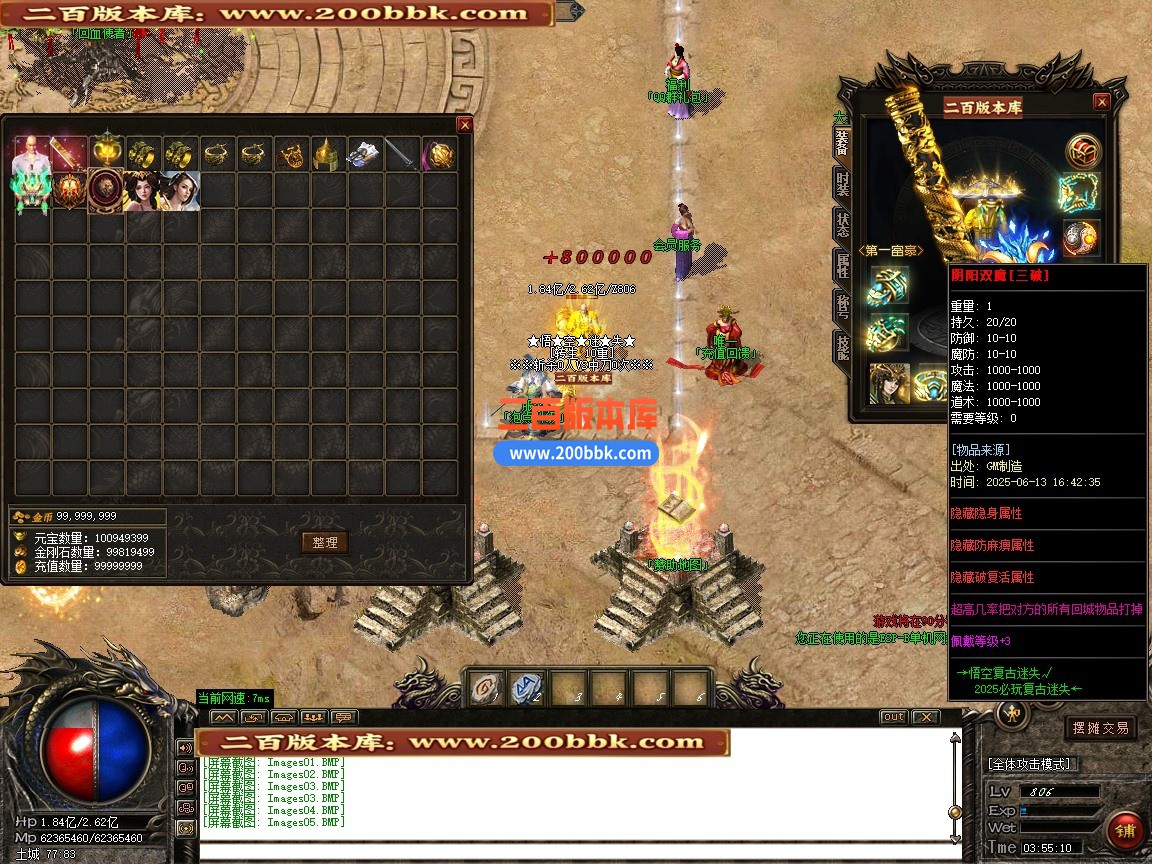
Task: Use the red rune in hotbar slot 1
Action: 485,688
